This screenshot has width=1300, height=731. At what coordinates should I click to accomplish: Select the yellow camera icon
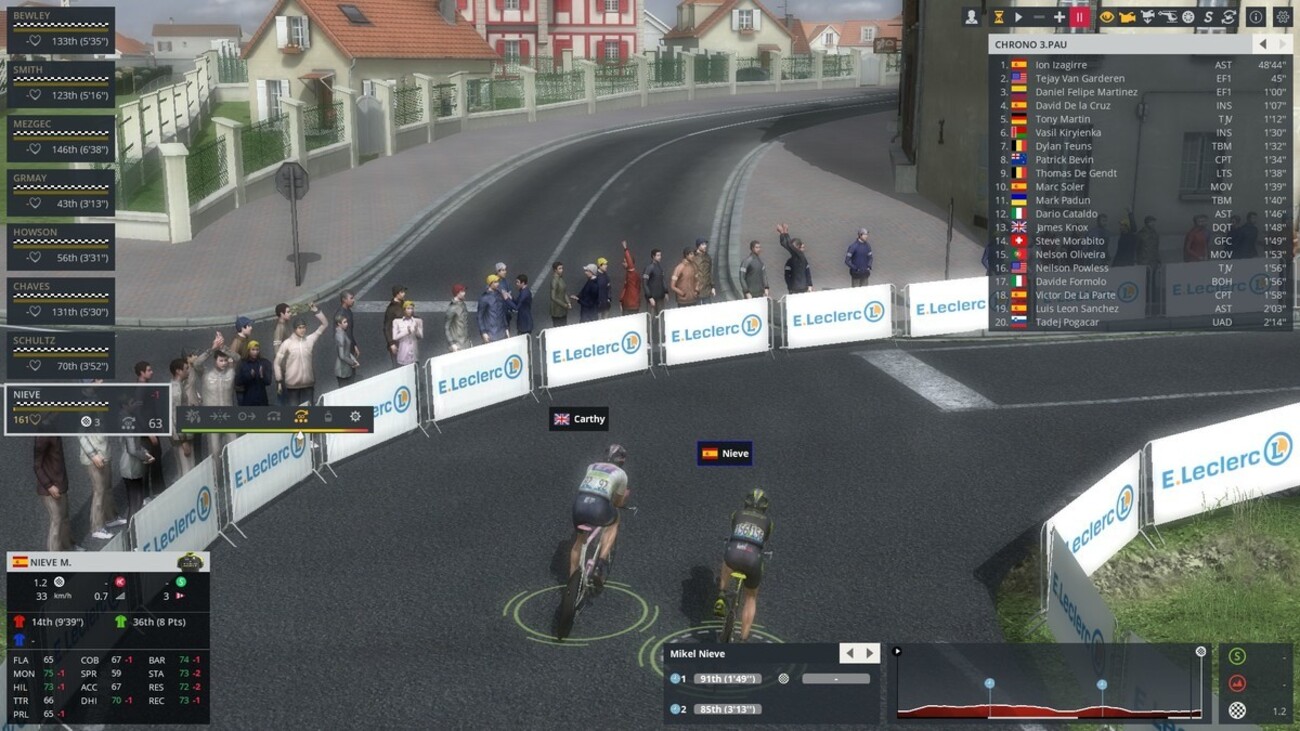click(1126, 17)
